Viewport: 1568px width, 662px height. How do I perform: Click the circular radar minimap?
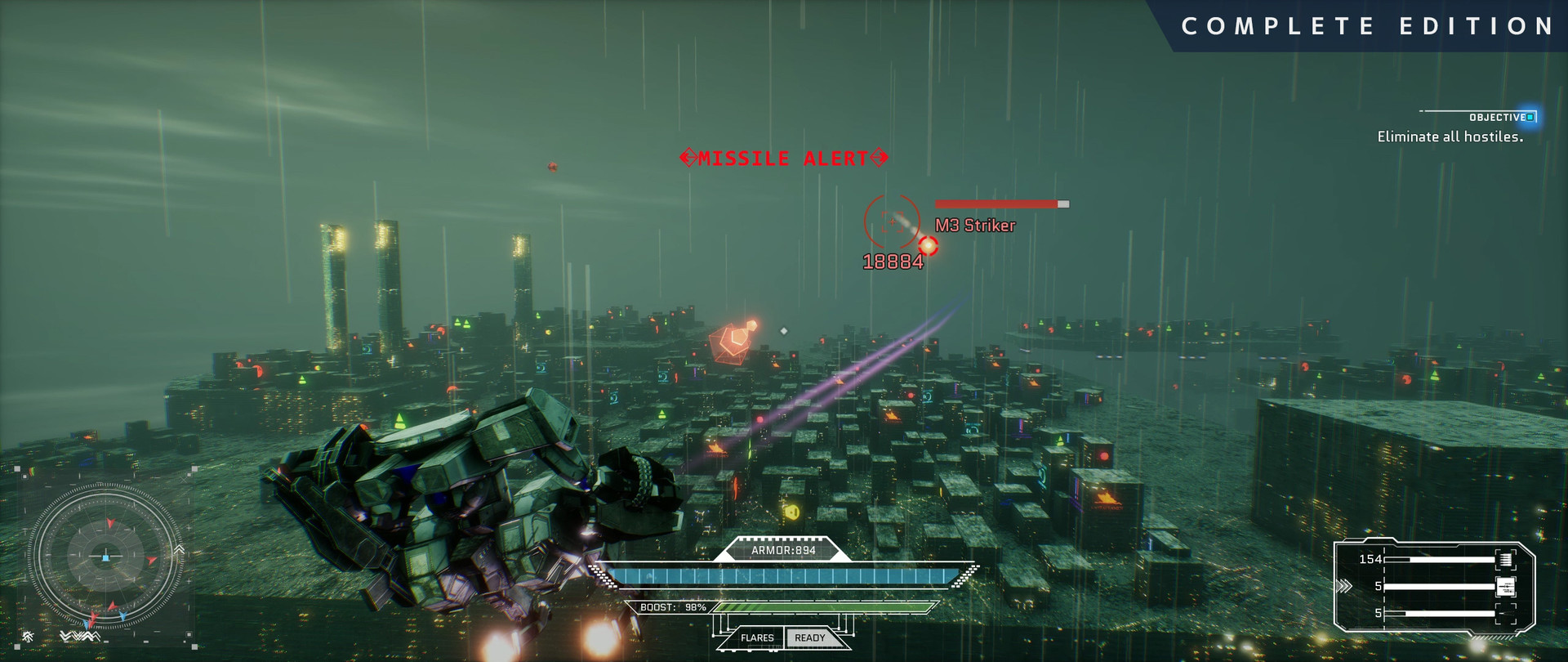click(105, 557)
